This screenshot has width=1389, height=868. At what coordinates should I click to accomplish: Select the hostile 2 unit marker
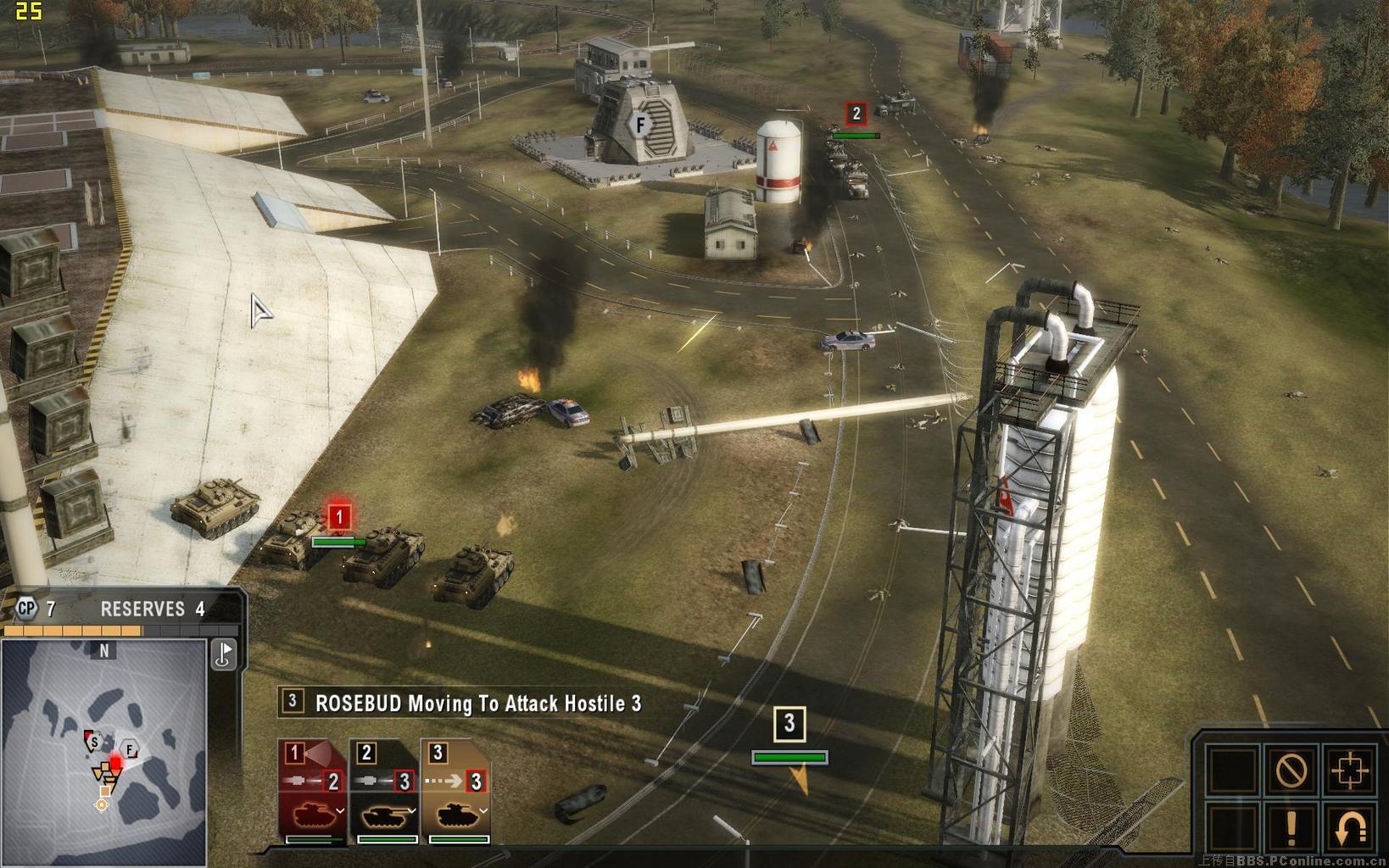click(856, 114)
